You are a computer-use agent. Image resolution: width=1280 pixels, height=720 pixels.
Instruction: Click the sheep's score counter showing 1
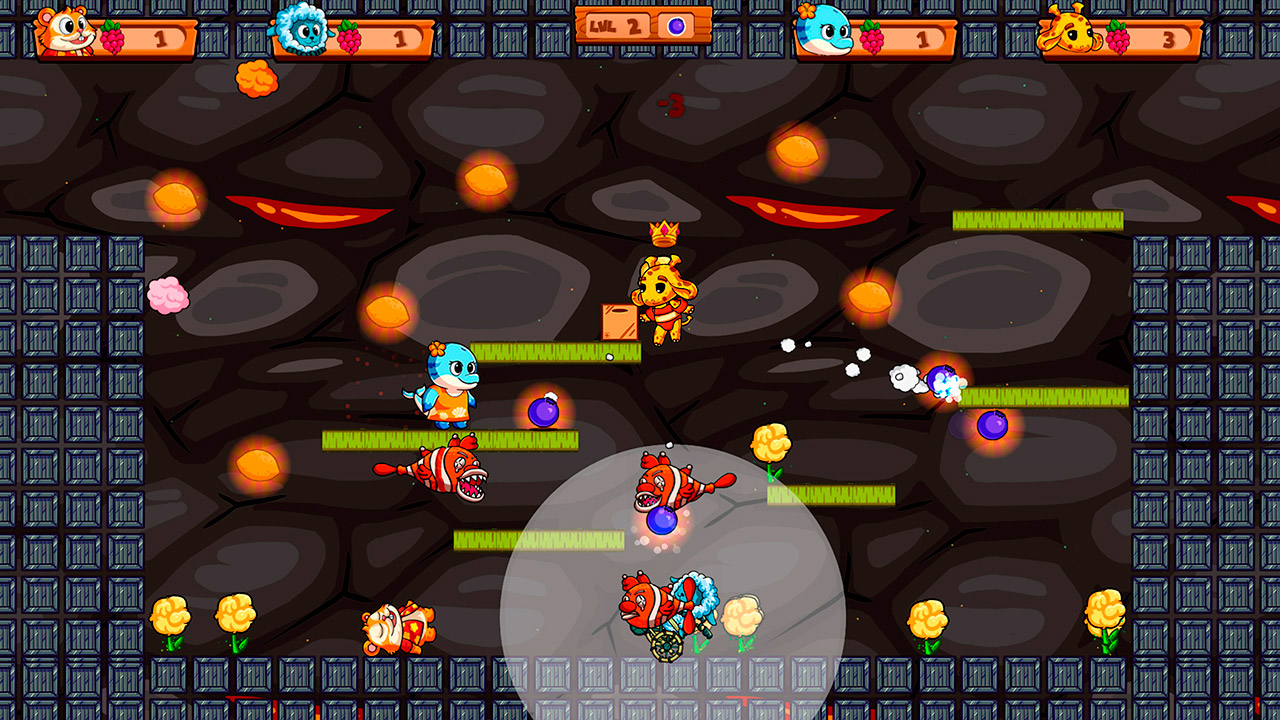coord(400,40)
